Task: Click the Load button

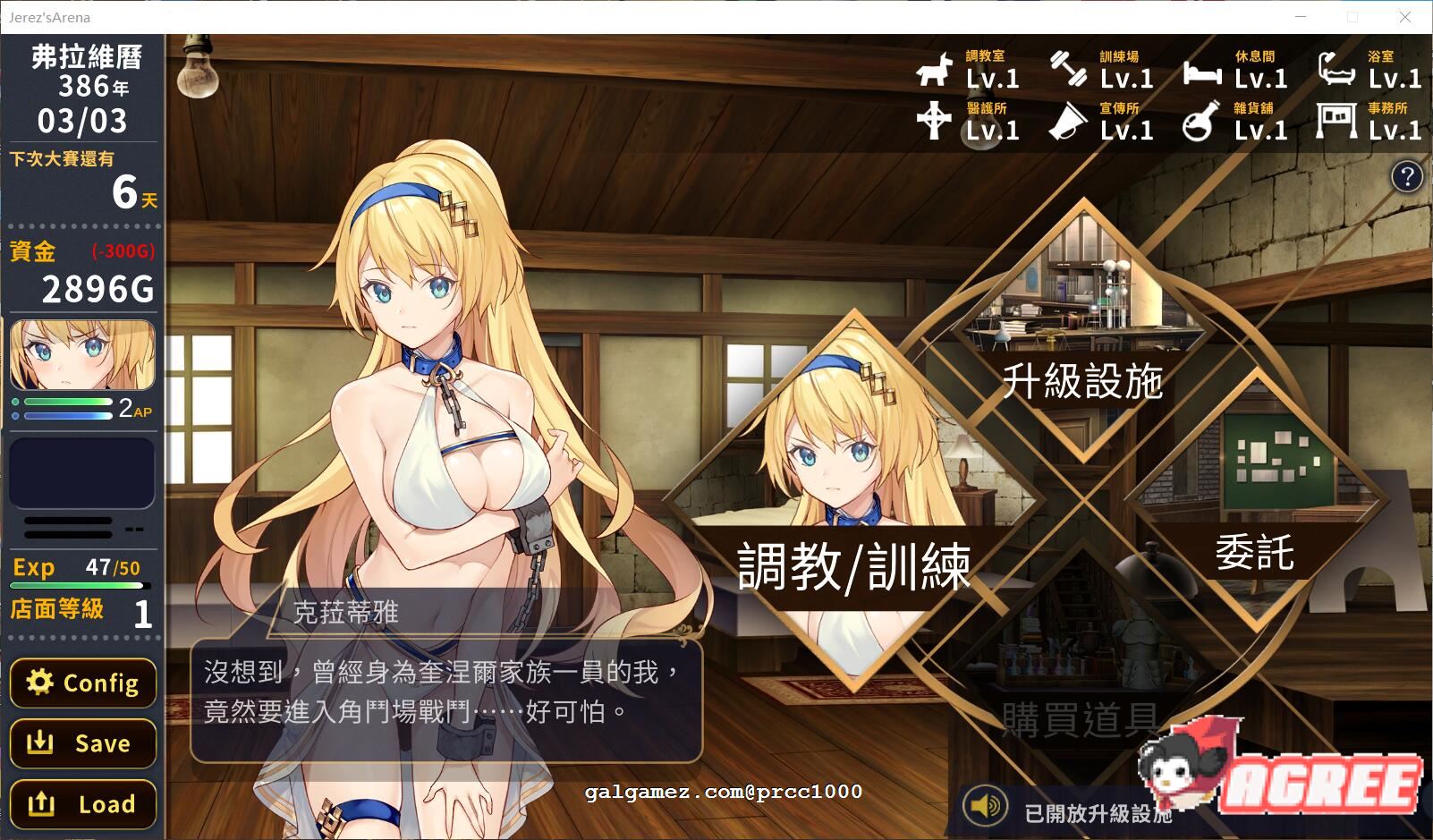Action: point(82,803)
